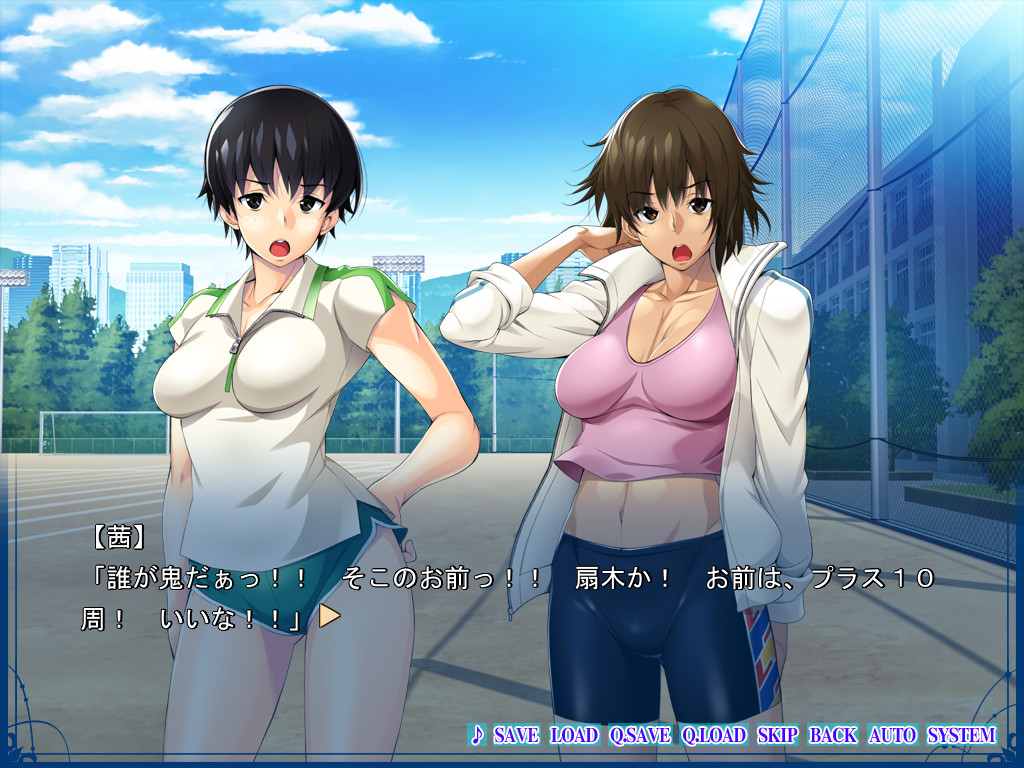Activate SKIP mode

[778, 735]
